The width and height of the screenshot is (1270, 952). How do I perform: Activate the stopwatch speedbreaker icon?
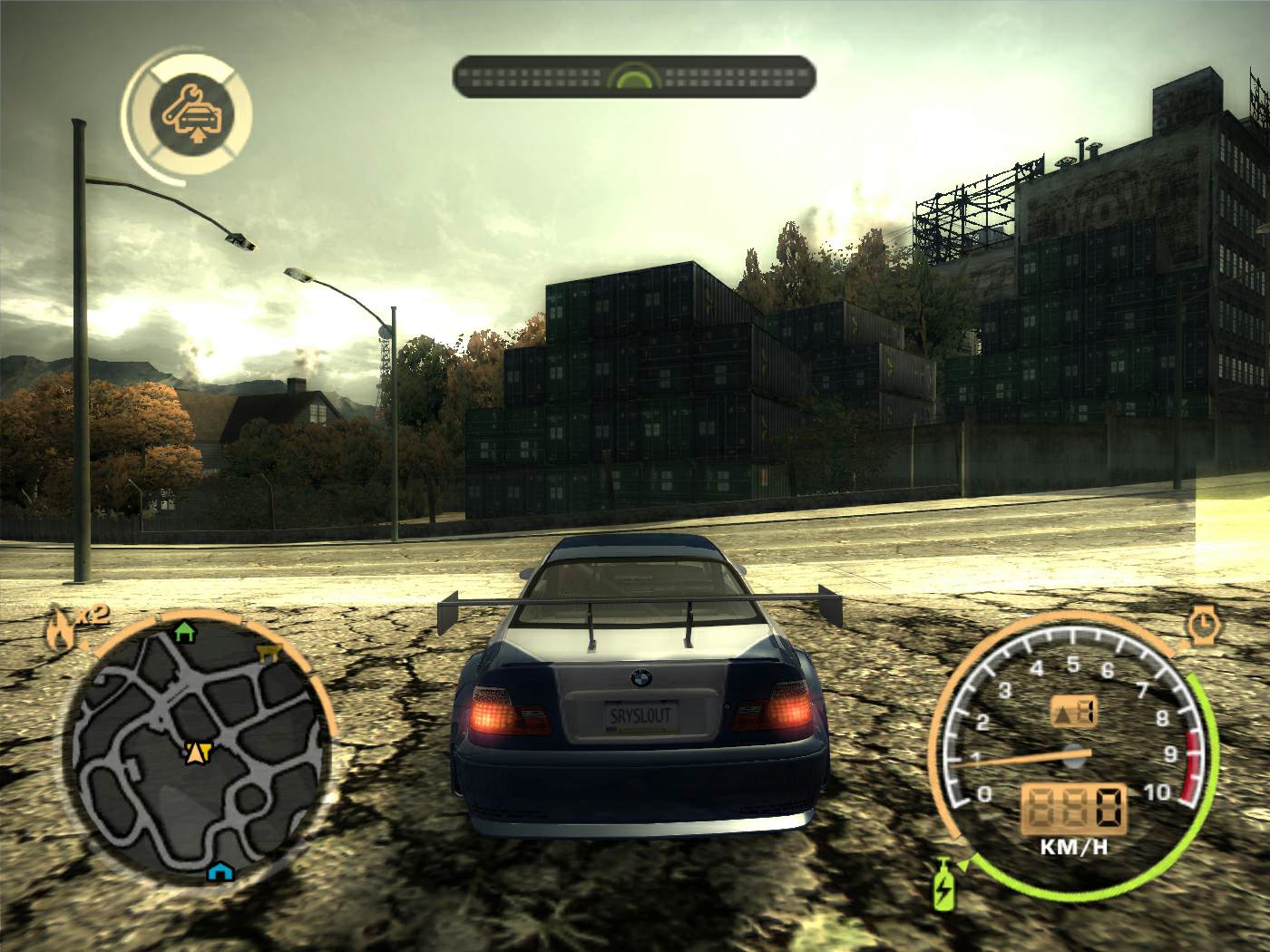1202,625
